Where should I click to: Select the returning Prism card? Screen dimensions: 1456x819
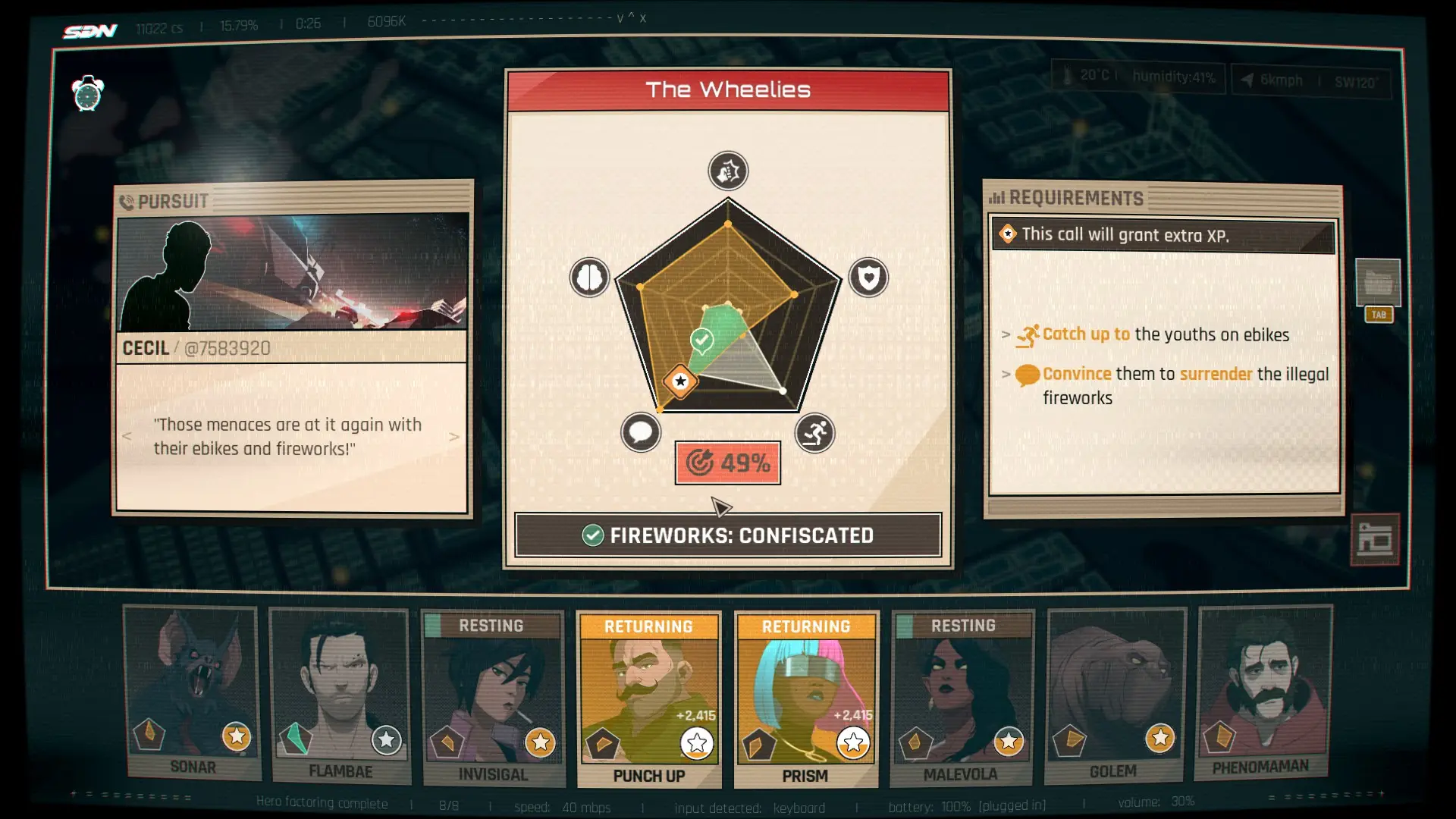tap(805, 699)
